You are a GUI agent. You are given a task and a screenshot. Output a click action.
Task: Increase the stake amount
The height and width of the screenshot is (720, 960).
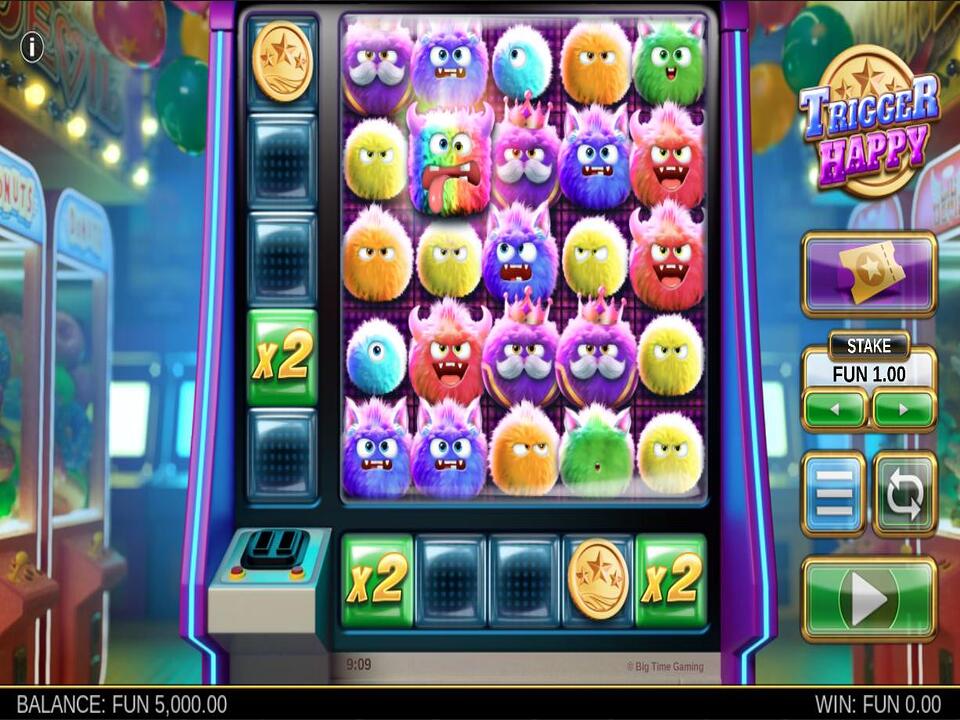tap(903, 409)
